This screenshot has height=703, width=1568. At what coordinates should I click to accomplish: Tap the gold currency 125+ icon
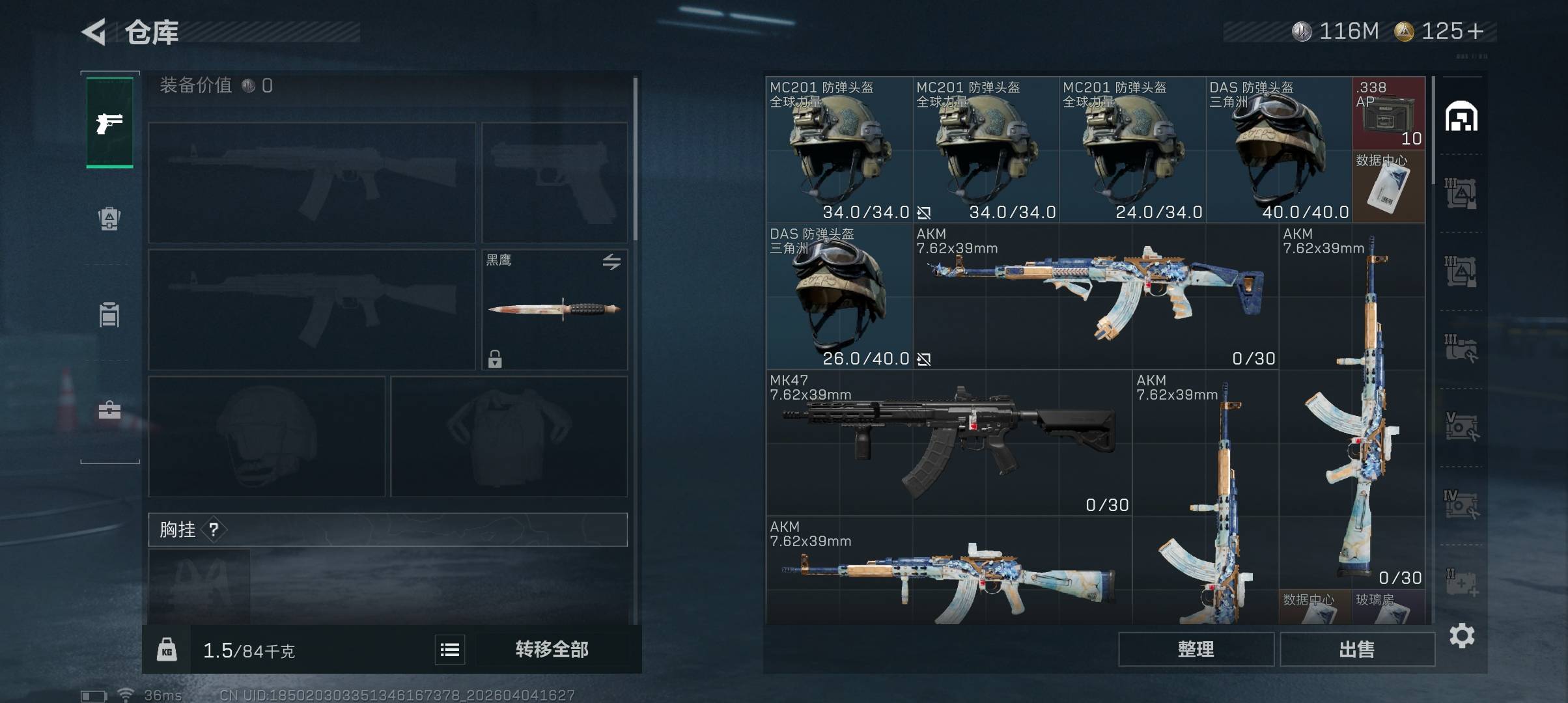coord(1404,31)
